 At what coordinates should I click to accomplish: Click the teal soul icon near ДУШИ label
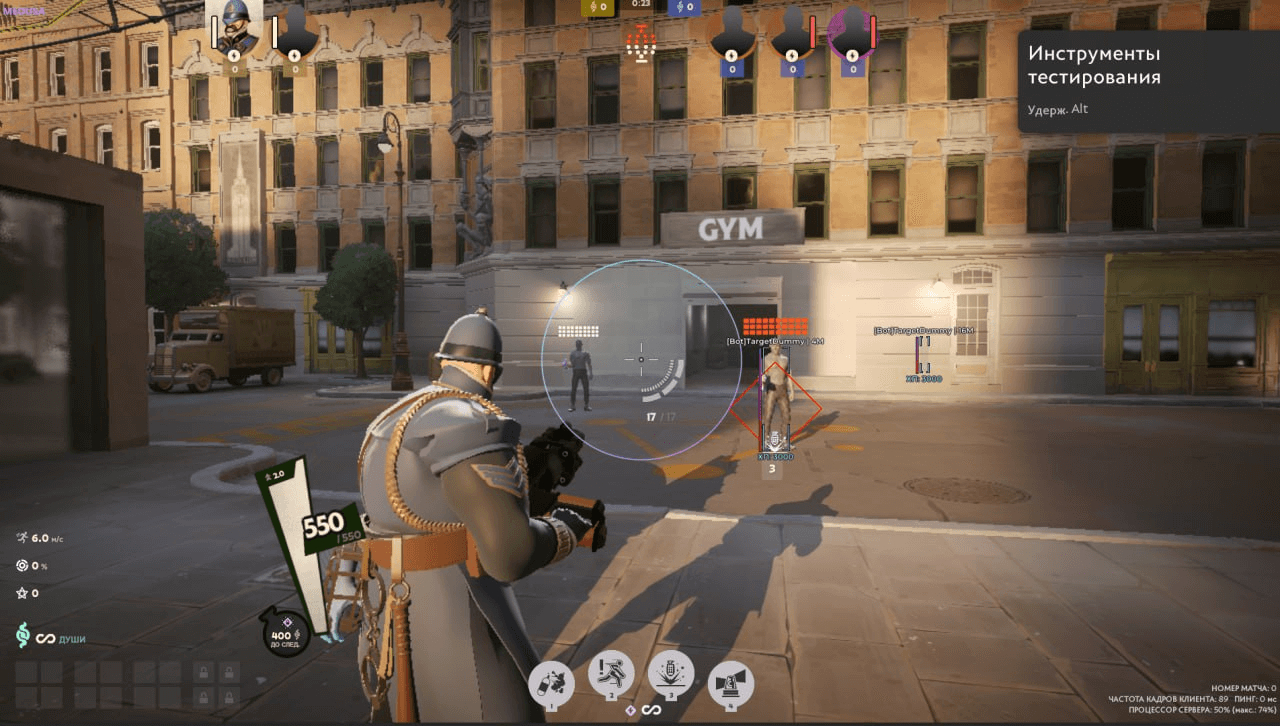tap(23, 636)
